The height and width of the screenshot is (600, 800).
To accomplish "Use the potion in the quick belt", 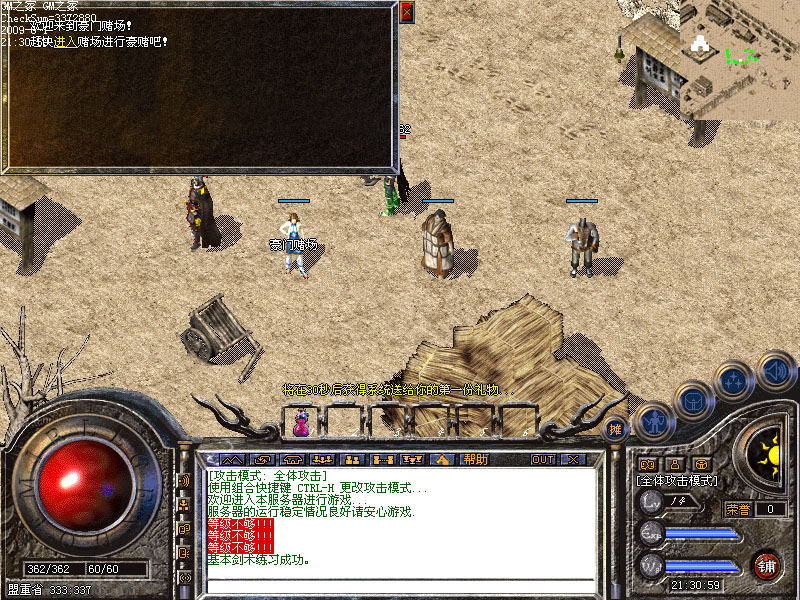I will tap(300, 422).
